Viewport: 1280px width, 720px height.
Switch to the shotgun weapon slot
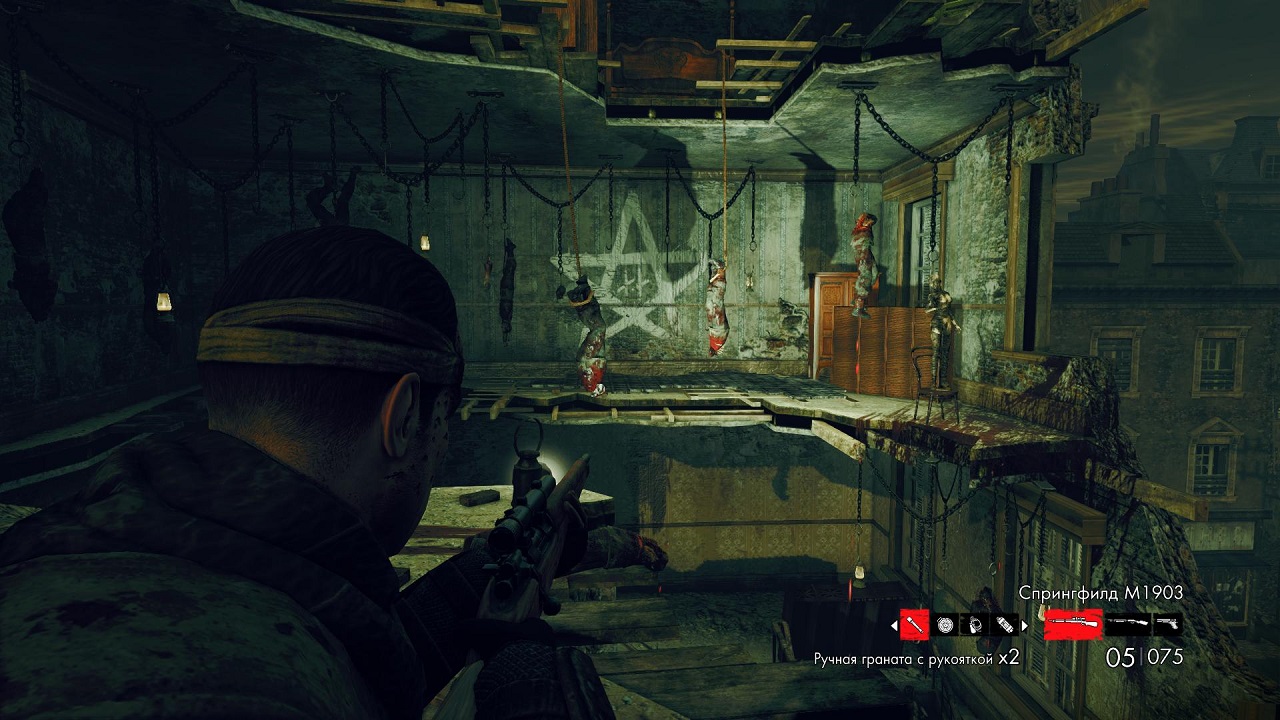tap(1127, 625)
